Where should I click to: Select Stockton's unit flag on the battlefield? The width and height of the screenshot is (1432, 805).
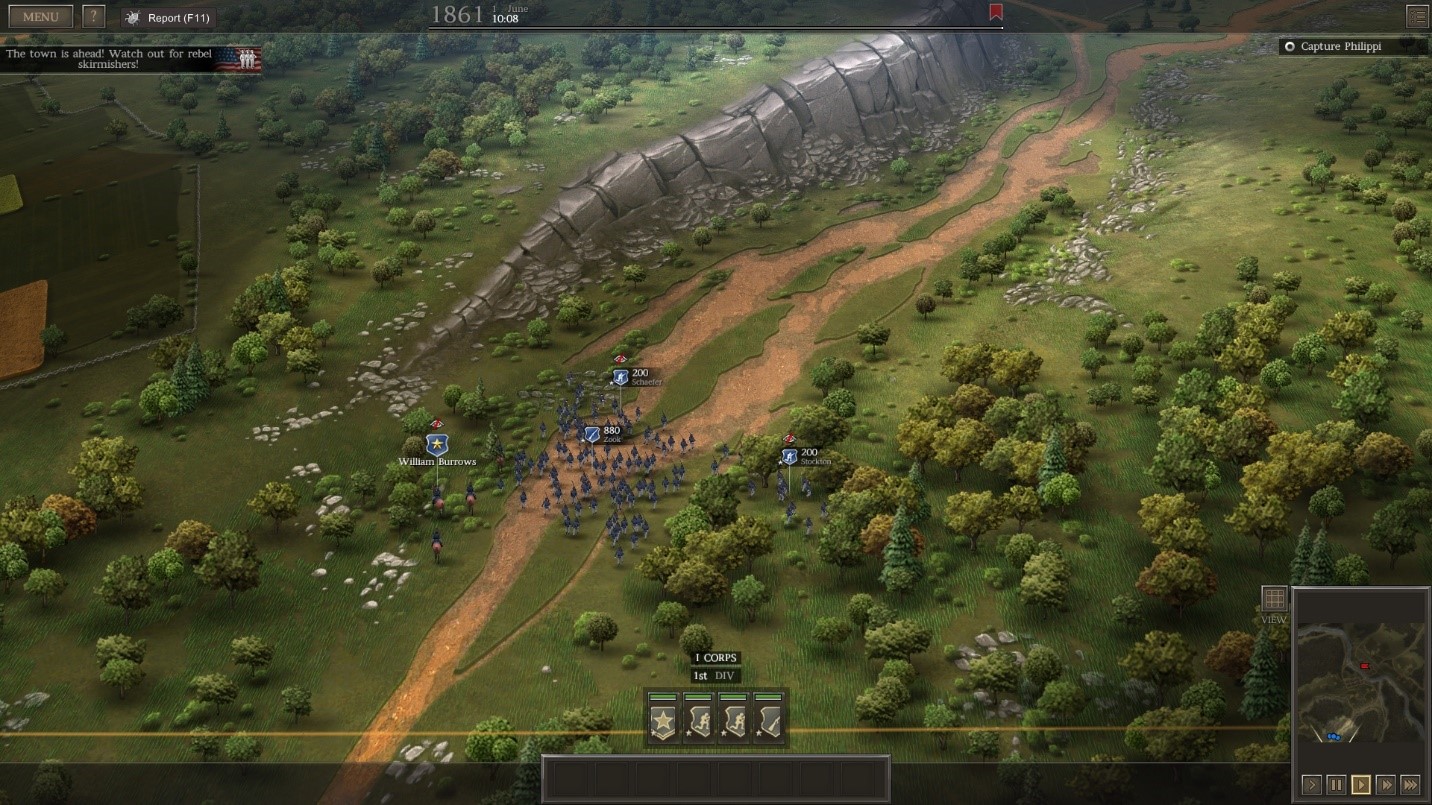tap(789, 455)
